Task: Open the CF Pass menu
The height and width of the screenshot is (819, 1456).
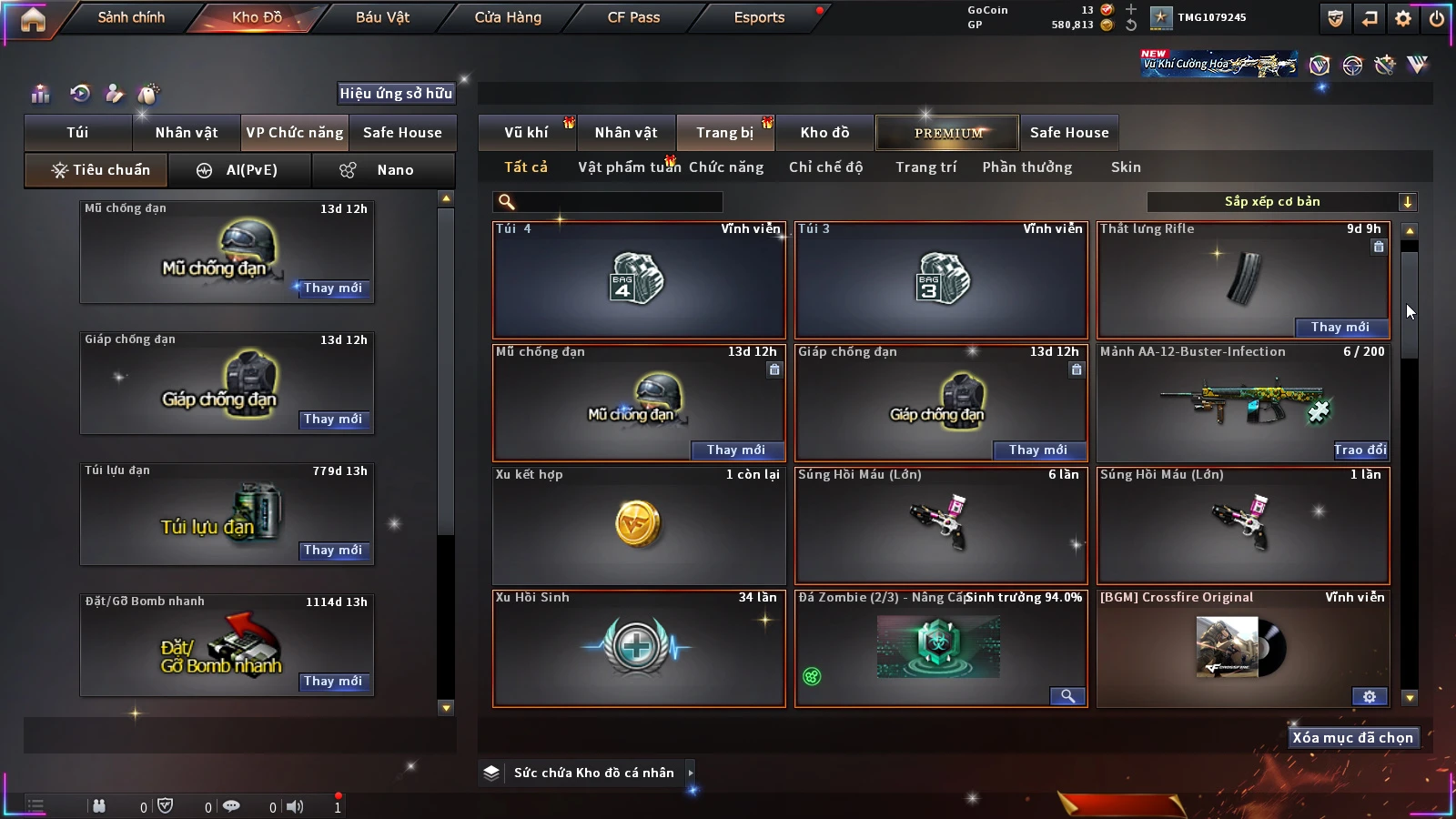Action: 633,17
